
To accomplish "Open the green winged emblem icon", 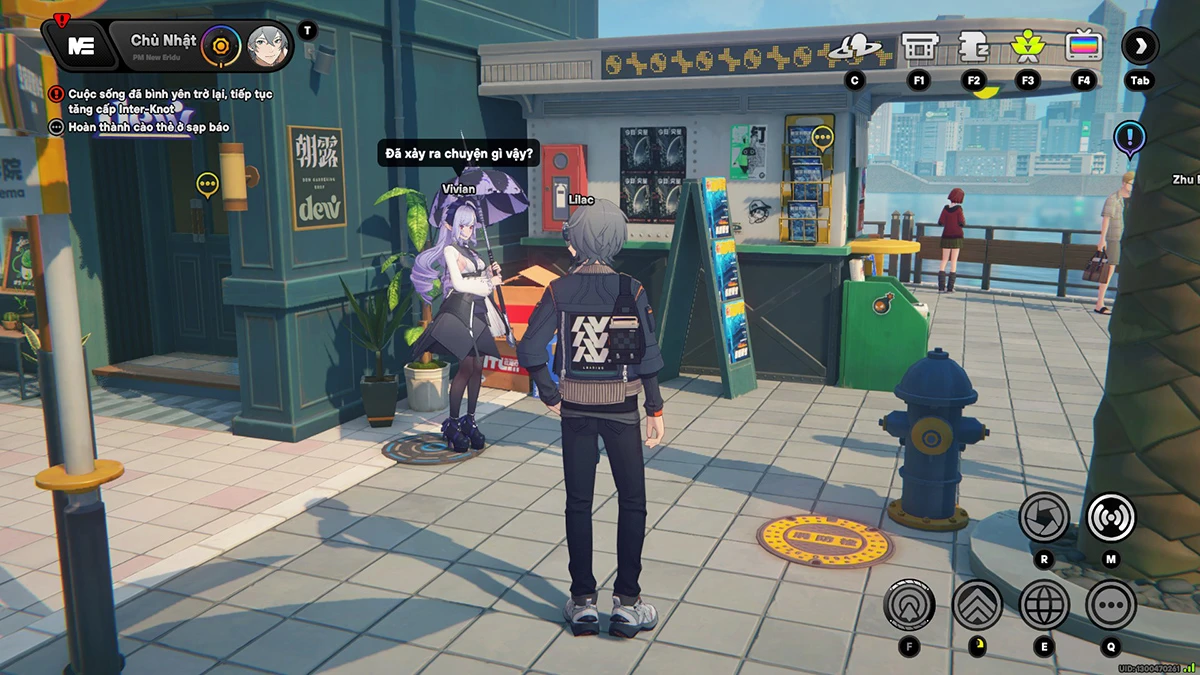I will [1026, 46].
